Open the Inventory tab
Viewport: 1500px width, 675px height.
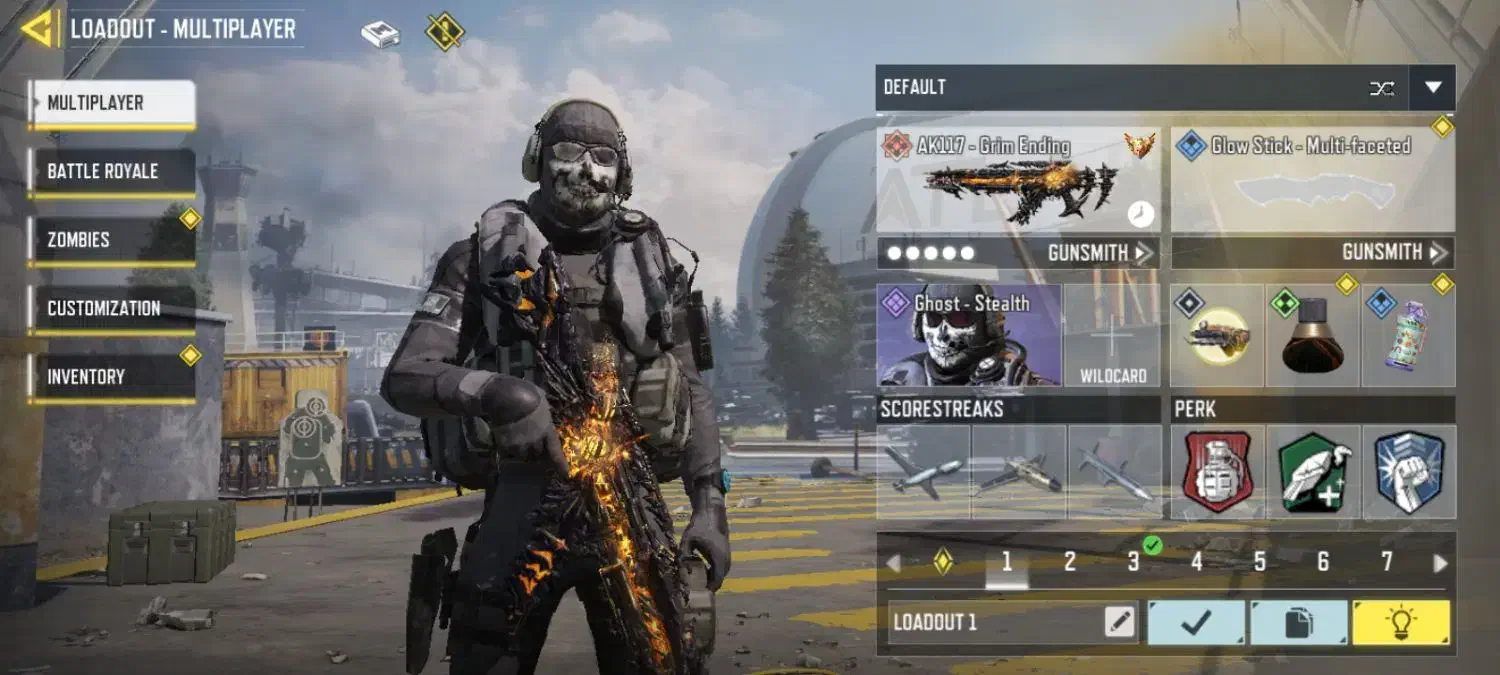click(111, 377)
